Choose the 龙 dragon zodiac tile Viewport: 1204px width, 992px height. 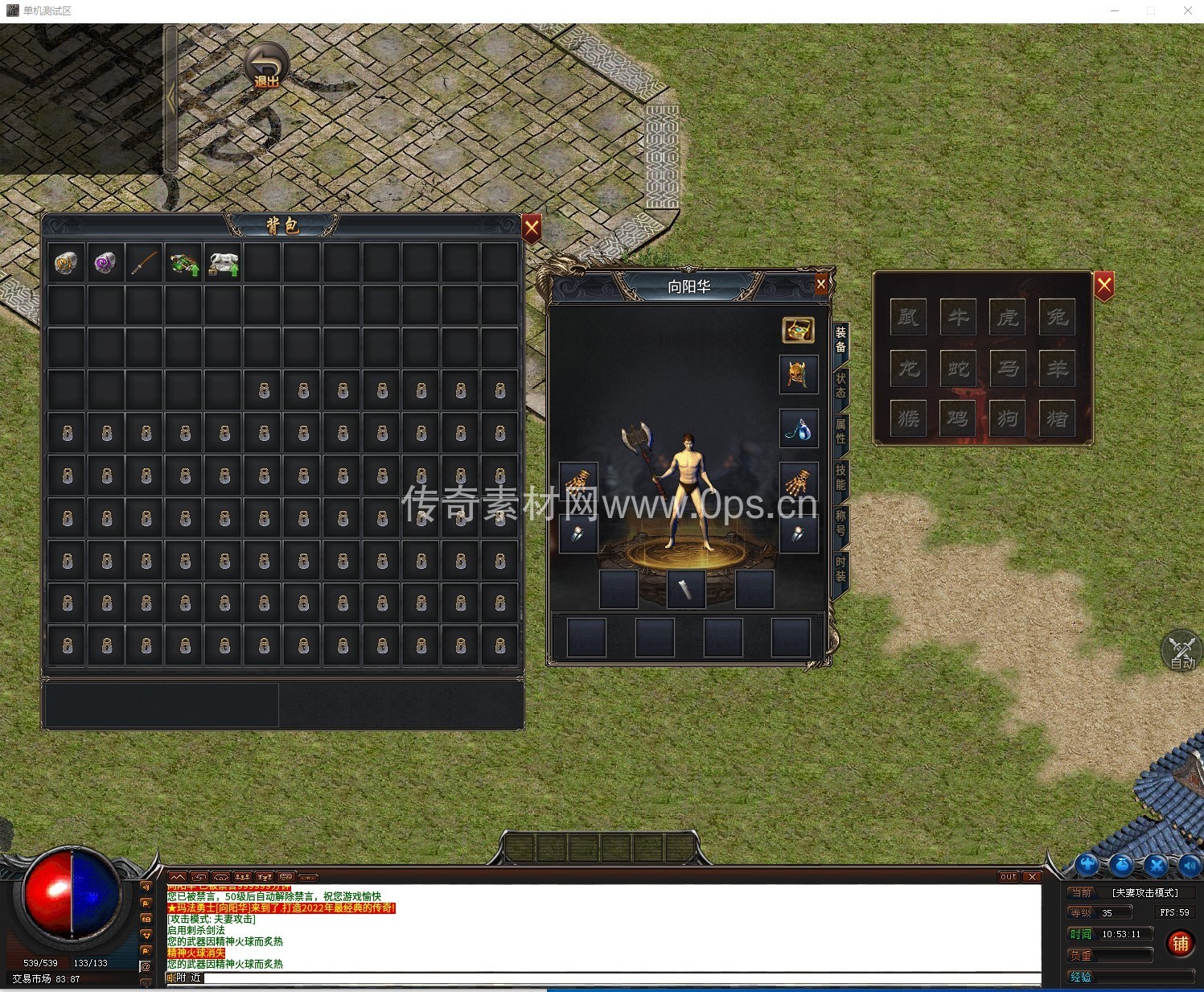pyautogui.click(x=909, y=368)
